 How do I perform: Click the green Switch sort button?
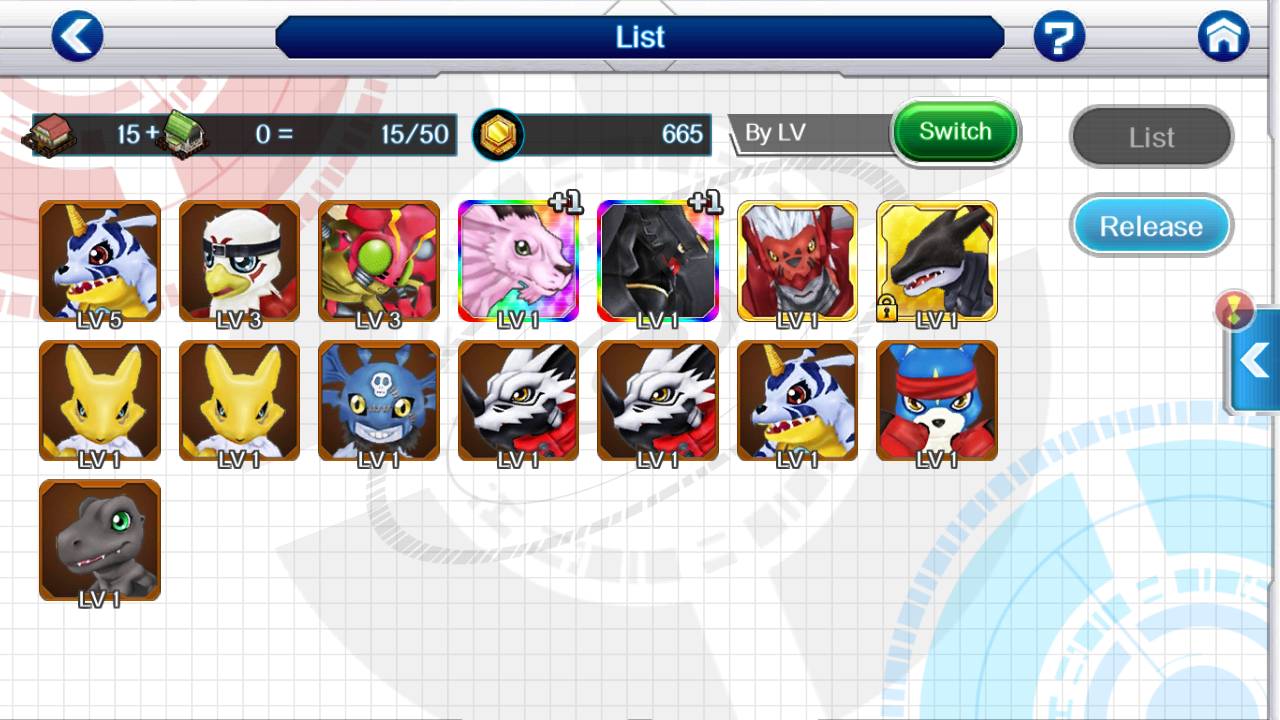click(954, 132)
